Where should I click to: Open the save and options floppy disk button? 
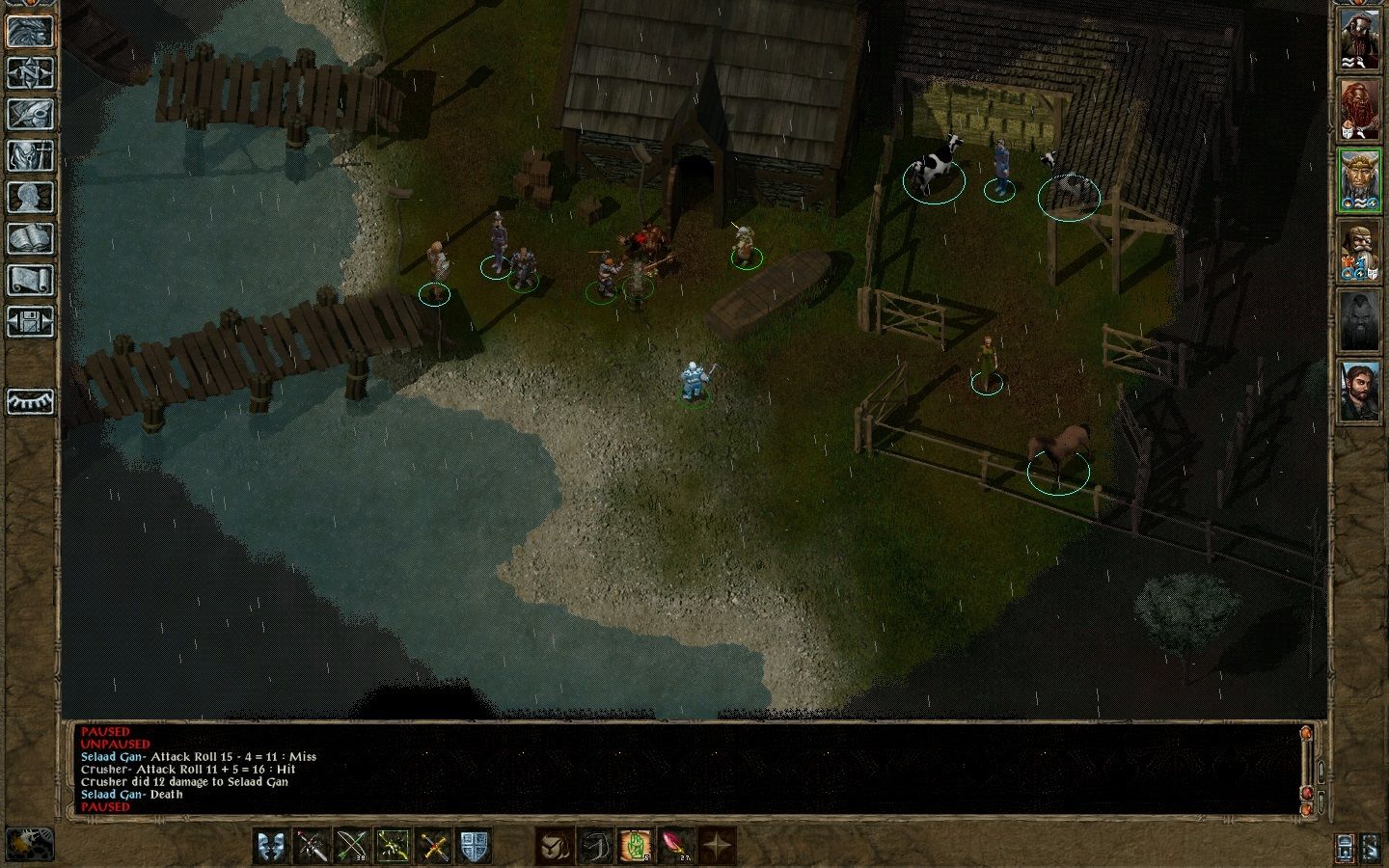[x=30, y=321]
